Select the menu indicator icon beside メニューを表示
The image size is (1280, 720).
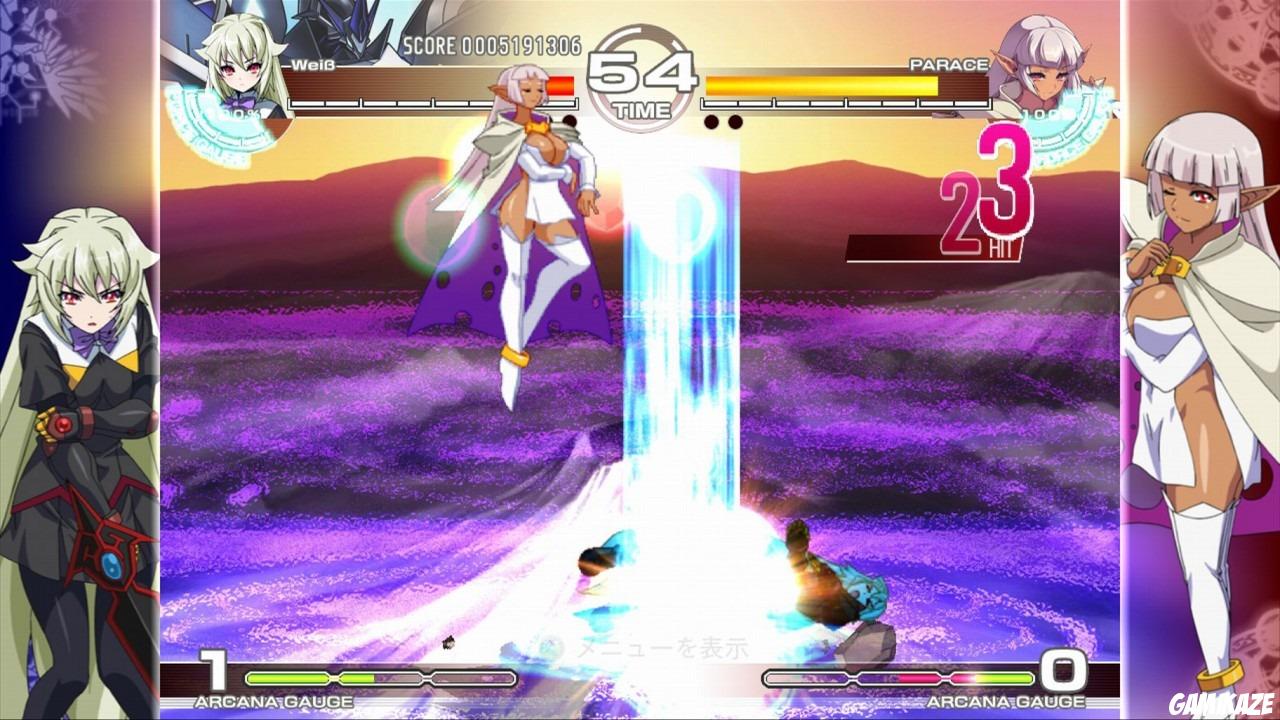click(549, 647)
